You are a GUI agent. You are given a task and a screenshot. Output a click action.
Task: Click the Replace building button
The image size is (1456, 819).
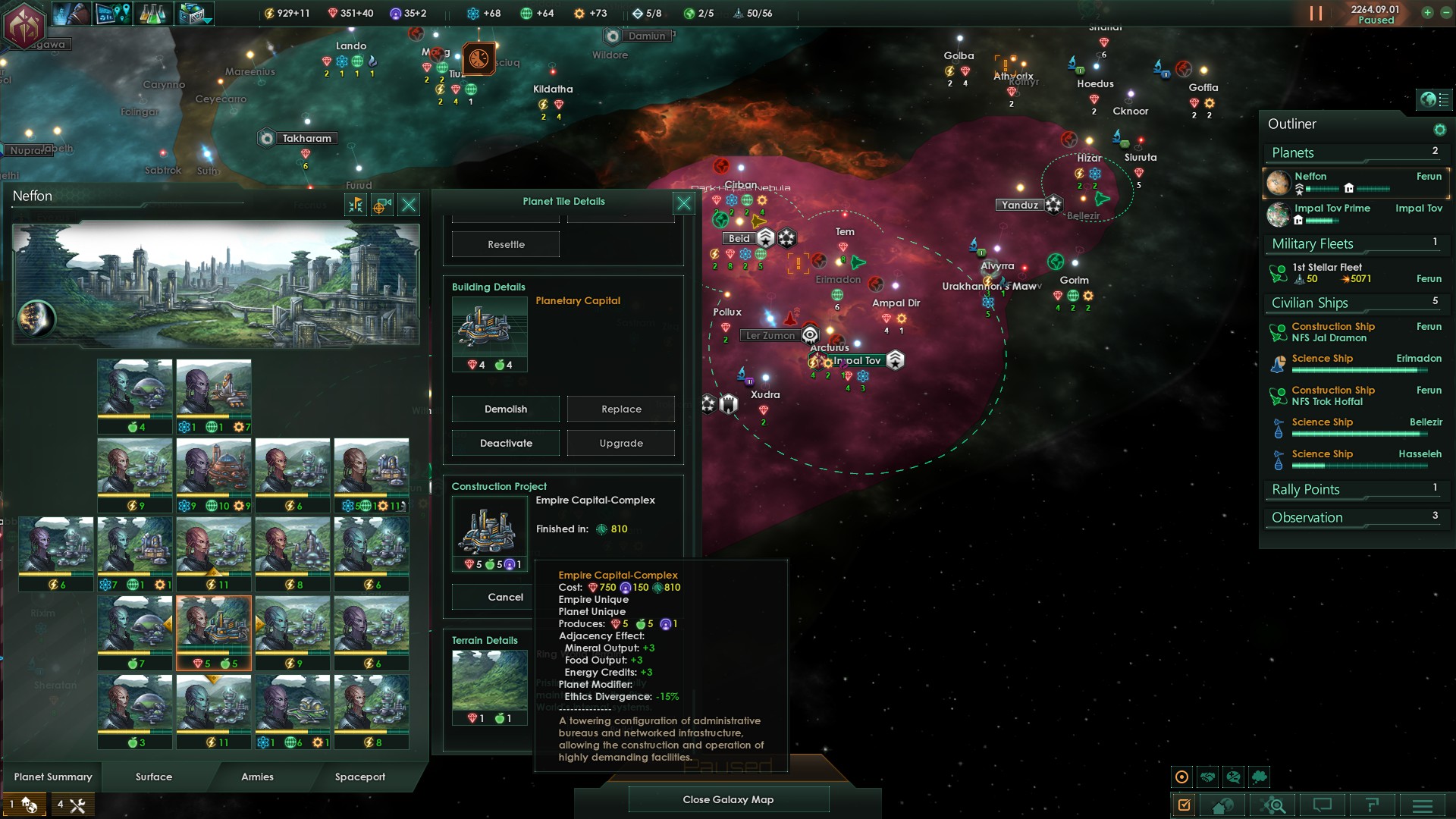tap(621, 409)
